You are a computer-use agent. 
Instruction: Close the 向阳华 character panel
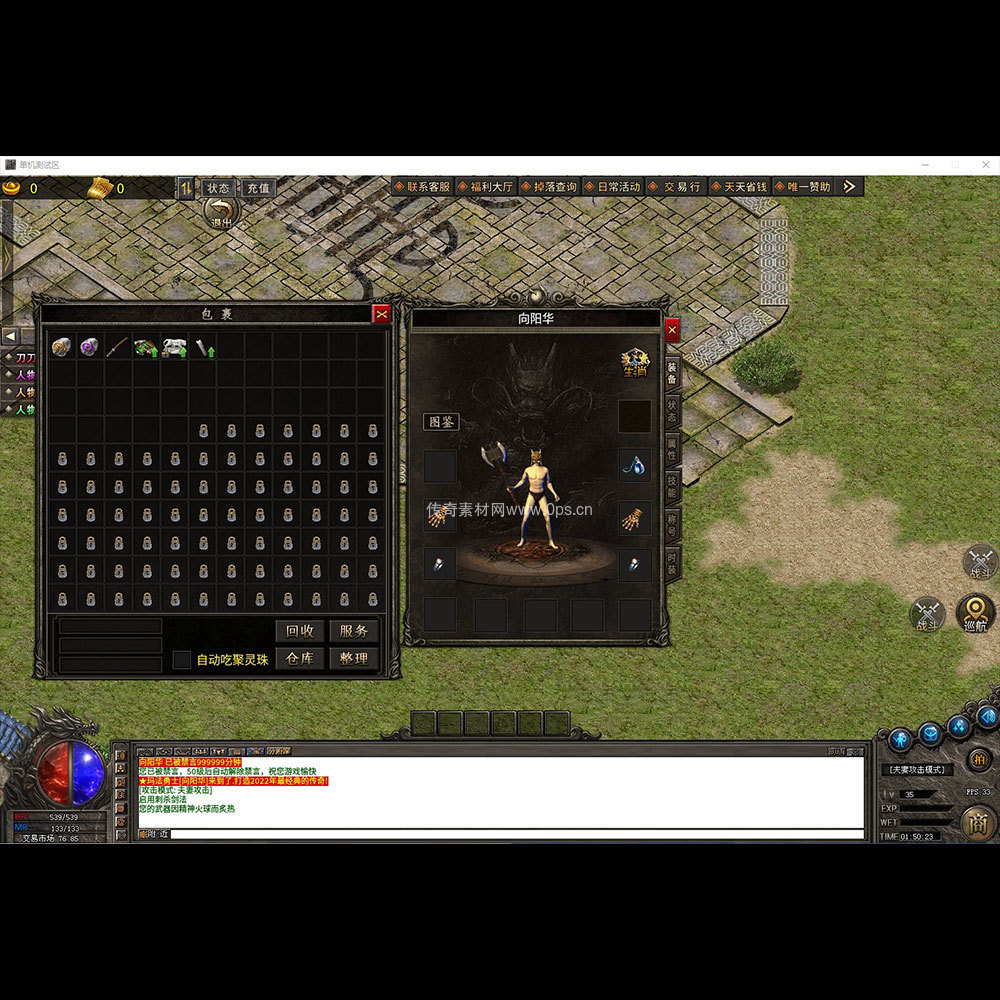click(x=672, y=330)
